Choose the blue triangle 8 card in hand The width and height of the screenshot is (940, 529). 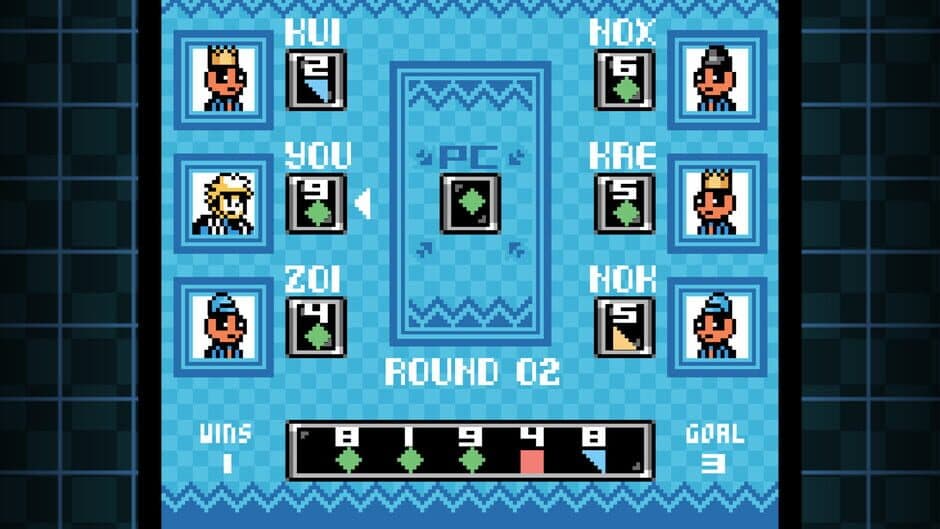595,451
